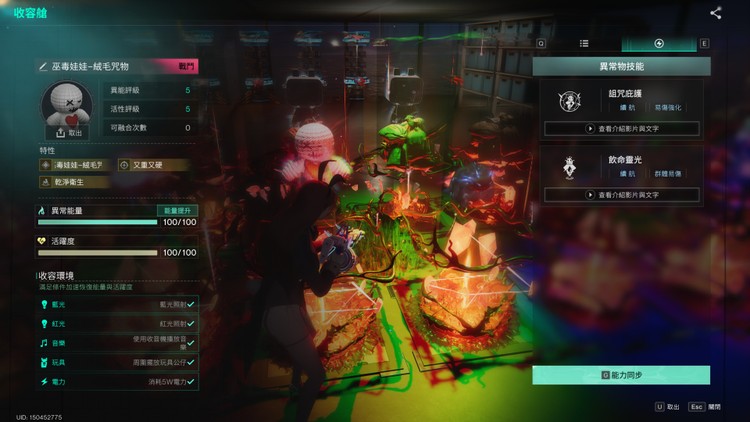This screenshot has height=422, width=750.
Task: Open the anomaly skills lightning tab
Action: coord(659,44)
